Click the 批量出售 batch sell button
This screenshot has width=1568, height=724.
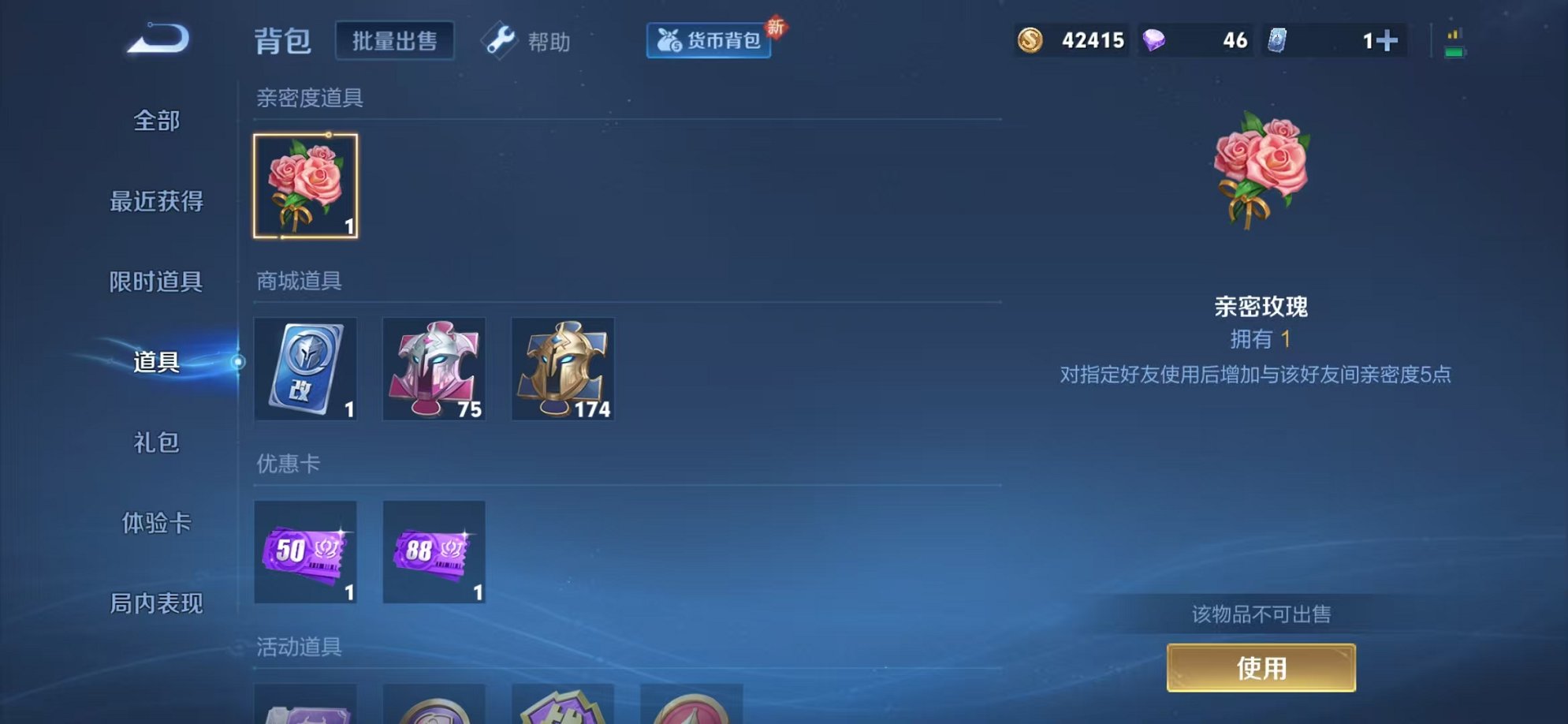pyautogui.click(x=395, y=42)
